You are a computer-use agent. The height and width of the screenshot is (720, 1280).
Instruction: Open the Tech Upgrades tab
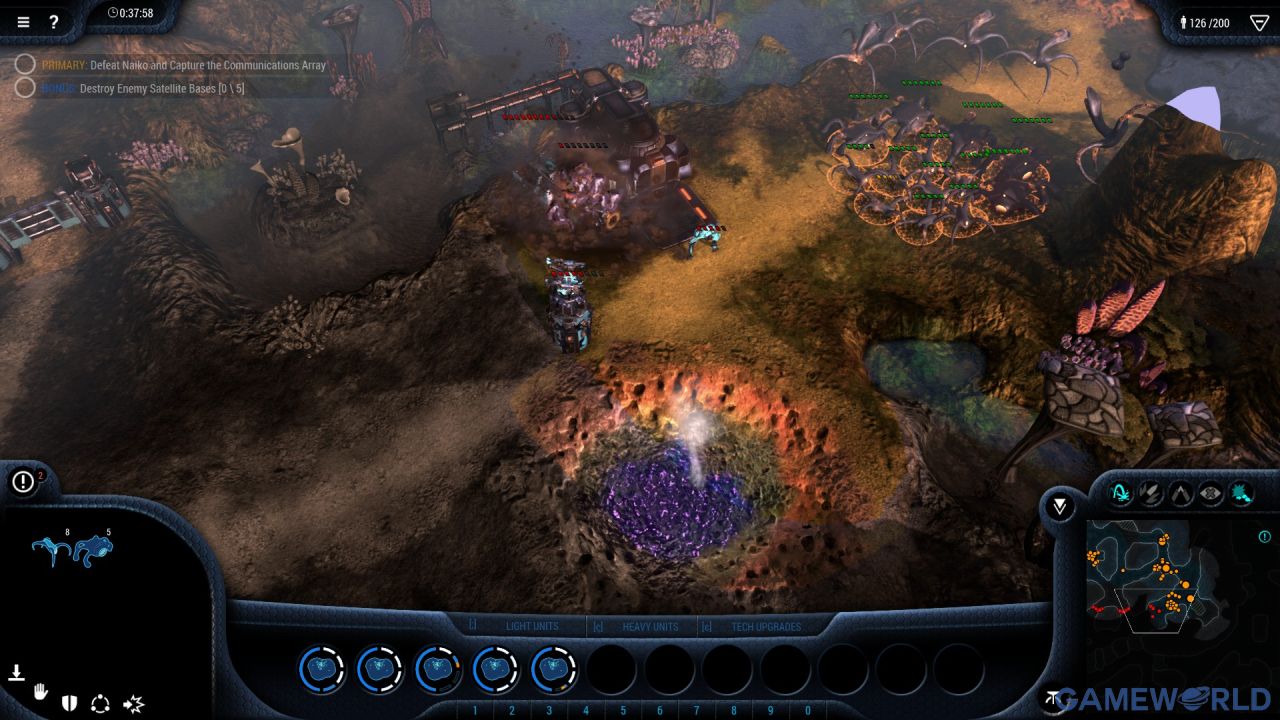click(x=766, y=627)
